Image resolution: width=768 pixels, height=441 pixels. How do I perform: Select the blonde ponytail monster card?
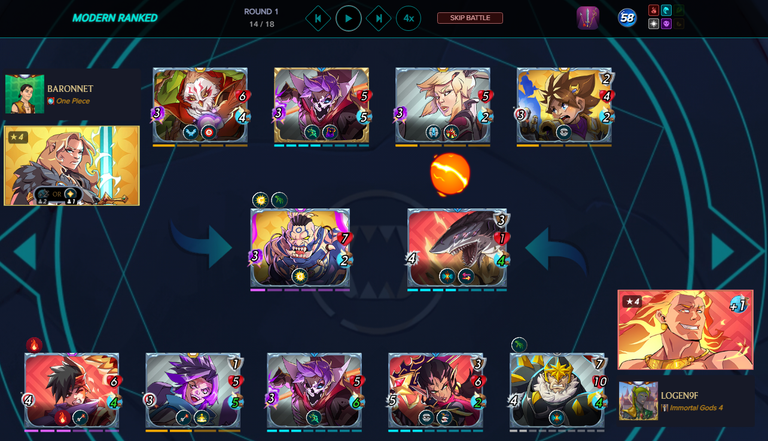[x=442, y=107]
